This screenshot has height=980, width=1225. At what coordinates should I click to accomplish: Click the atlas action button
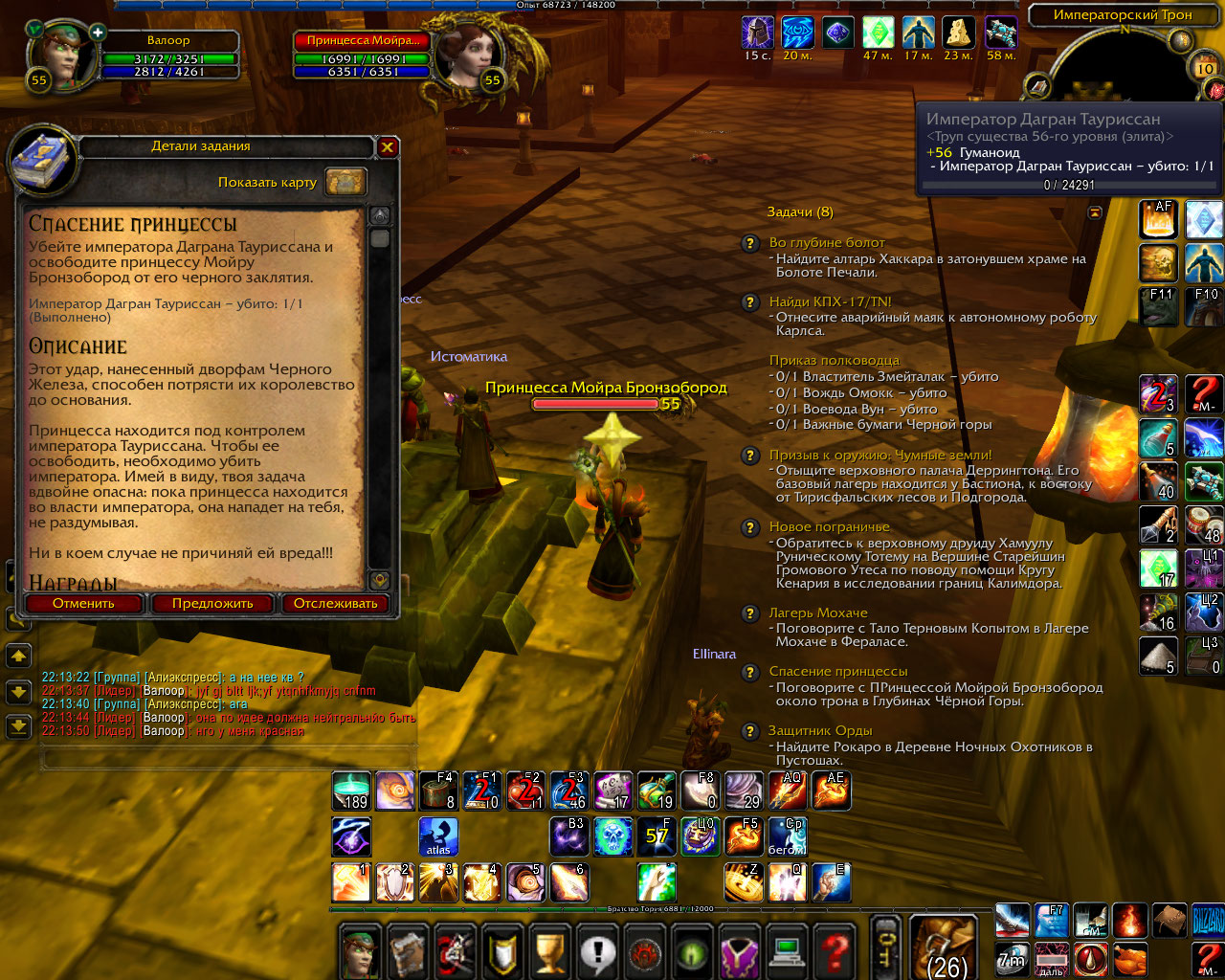pyautogui.click(x=438, y=836)
